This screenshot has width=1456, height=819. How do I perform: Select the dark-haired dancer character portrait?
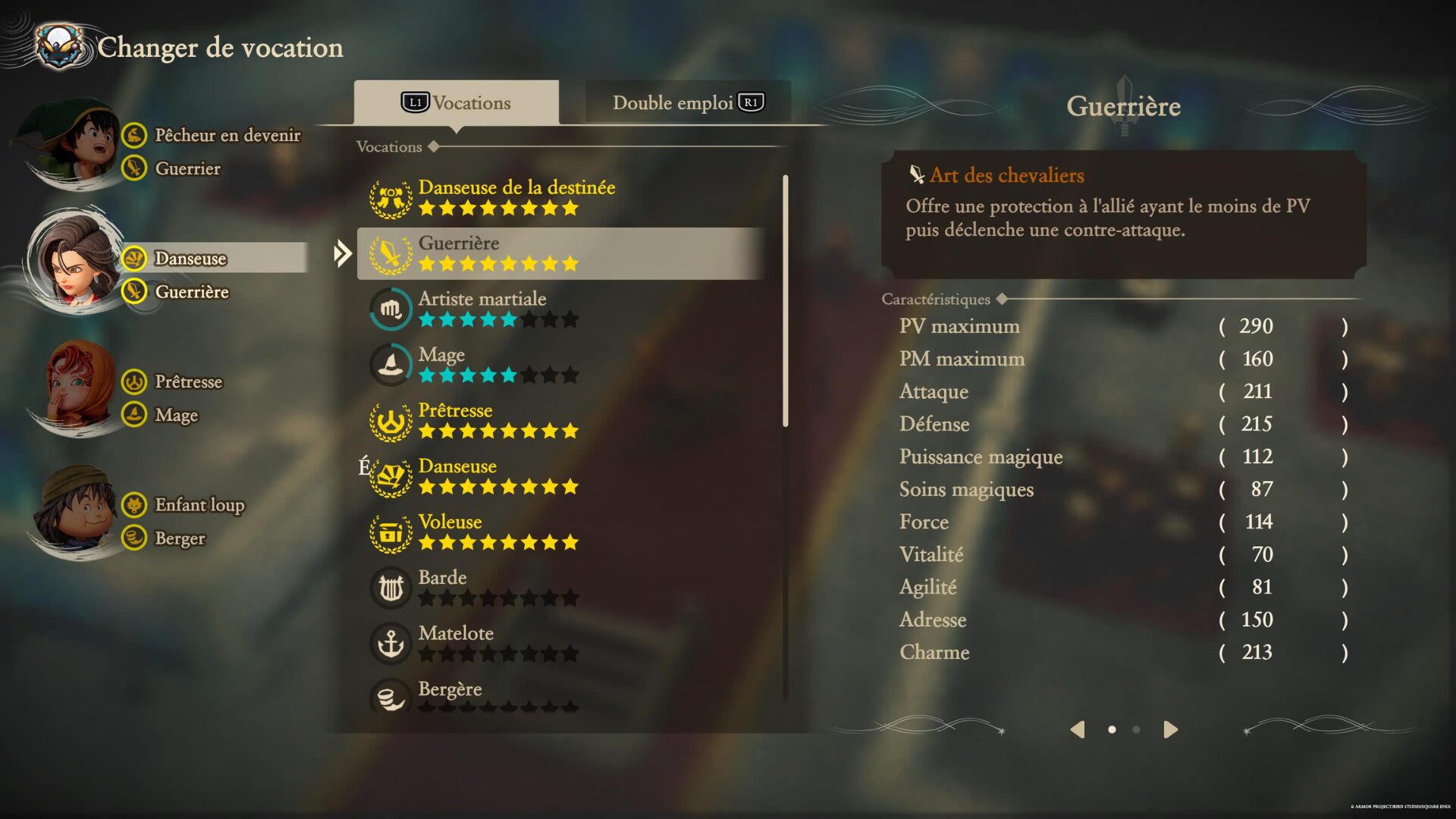click(x=76, y=262)
